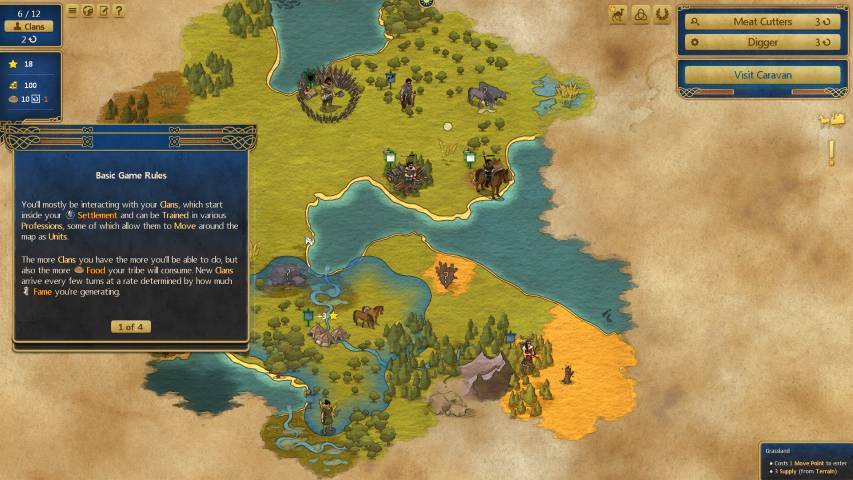This screenshot has height=480, width=853.
Task: Click the yellow exclamation alert
Action: click(830, 153)
